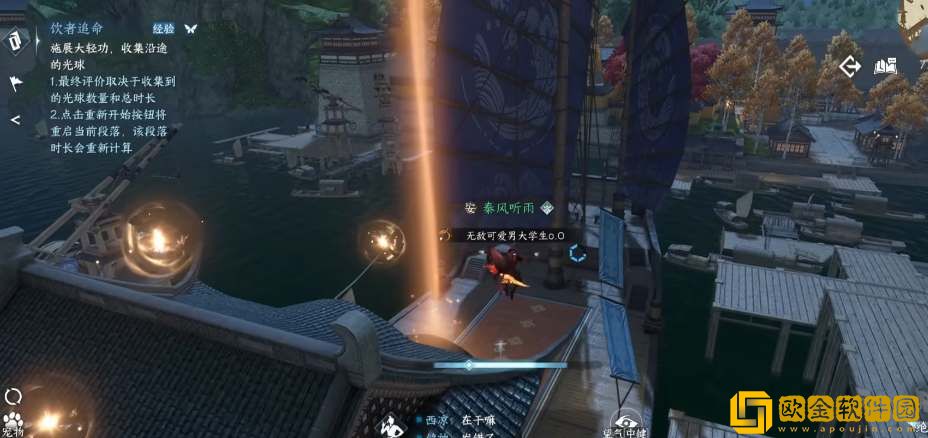Collapse the quest panel with the arrow

point(15,119)
